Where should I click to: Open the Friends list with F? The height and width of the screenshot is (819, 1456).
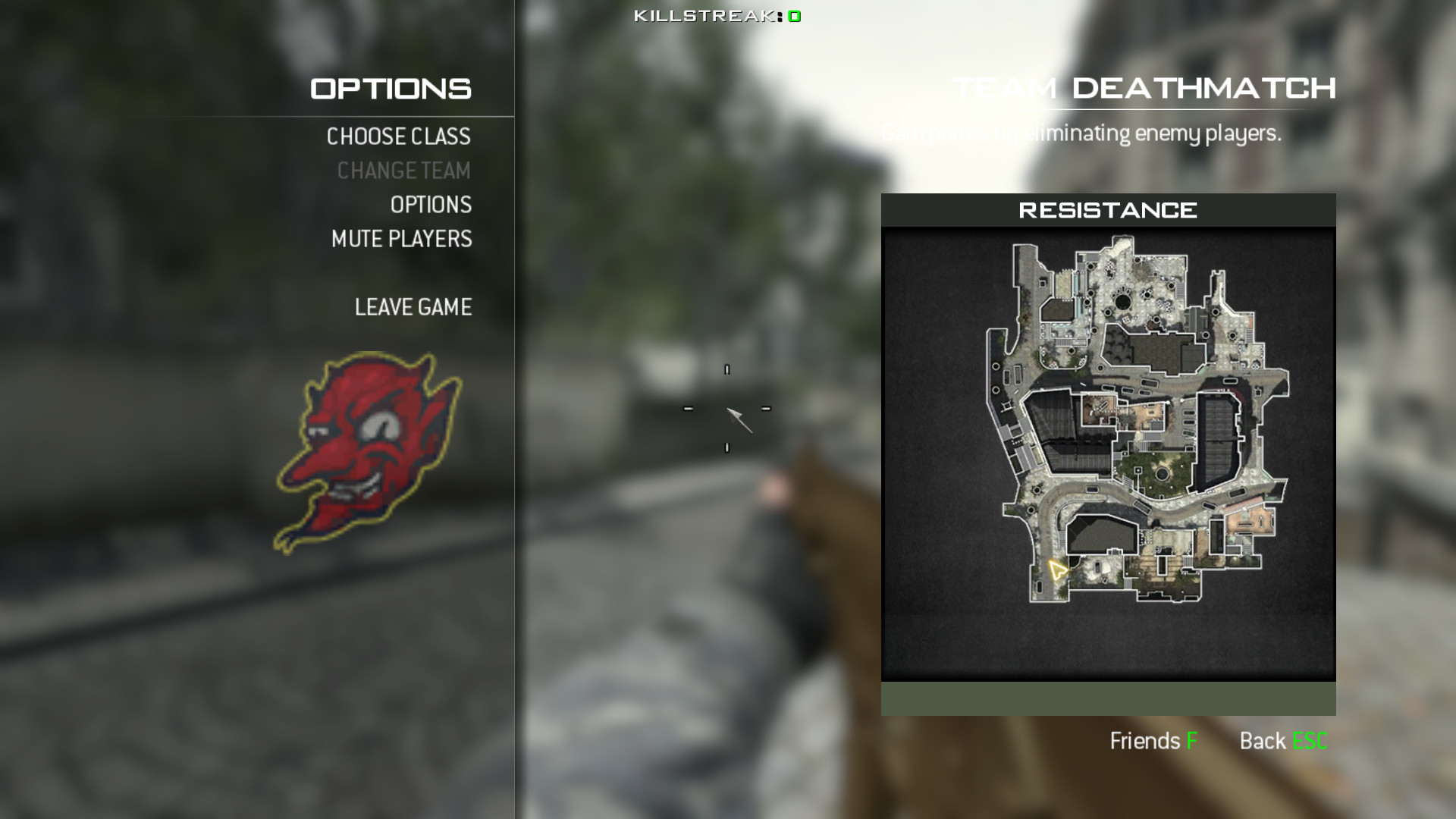click(1153, 741)
